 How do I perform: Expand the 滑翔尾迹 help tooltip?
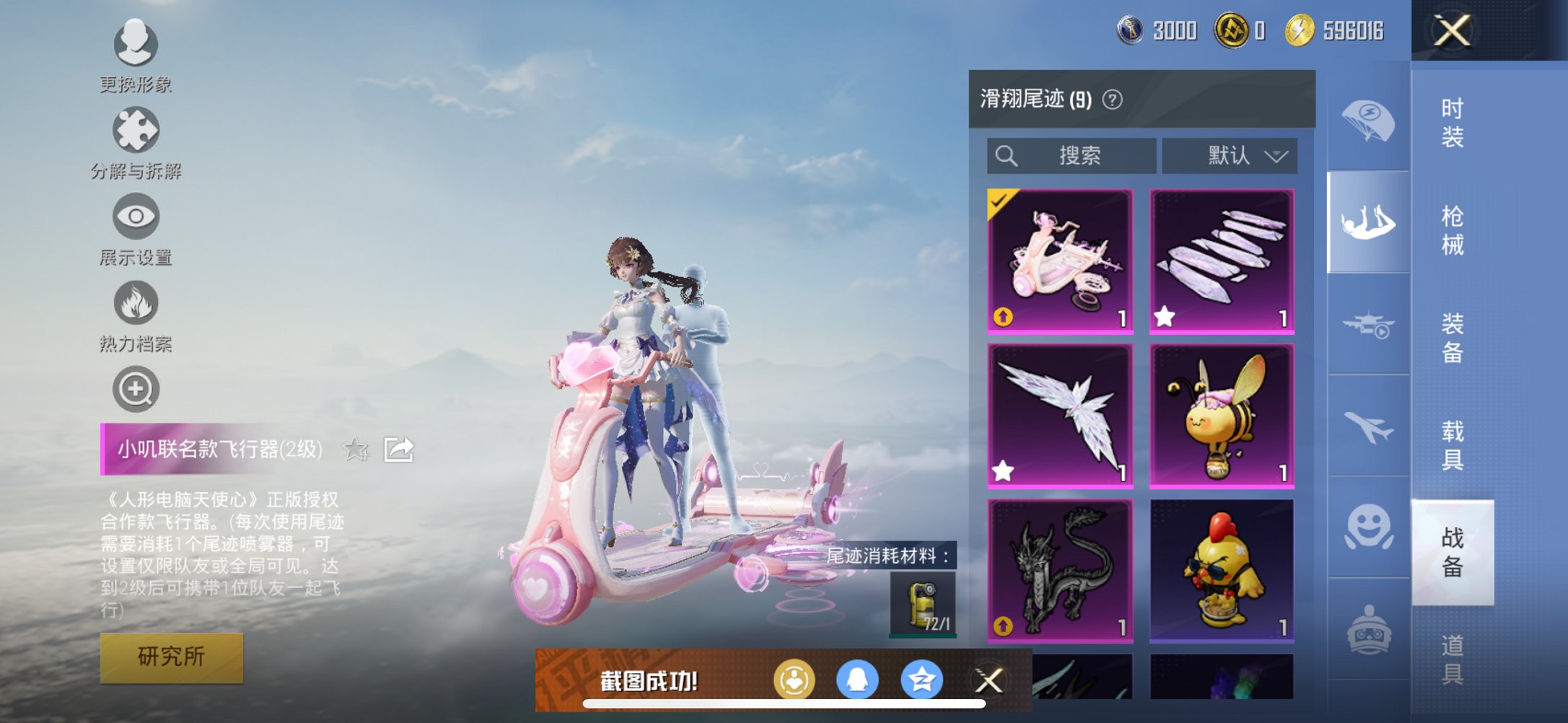(1111, 99)
